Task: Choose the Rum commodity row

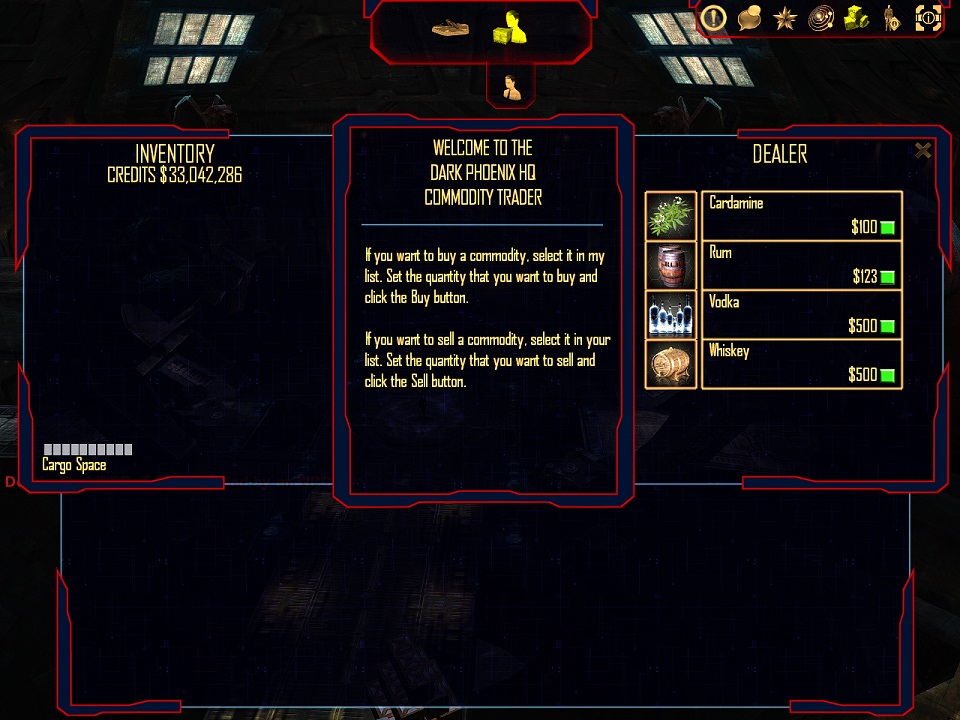Action: tap(801, 264)
